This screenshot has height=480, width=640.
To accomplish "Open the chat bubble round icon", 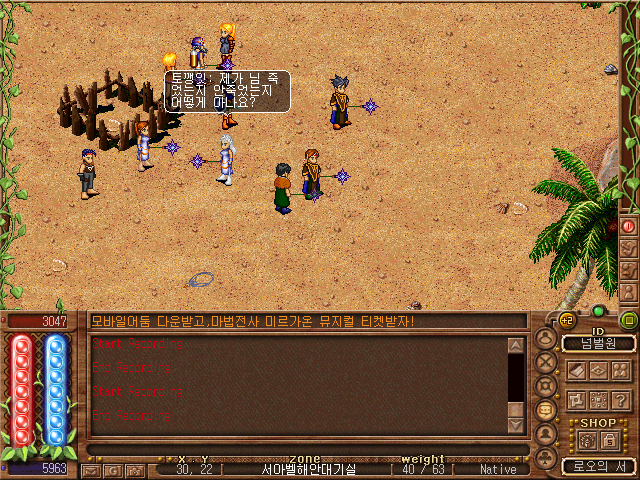I will (545, 411).
